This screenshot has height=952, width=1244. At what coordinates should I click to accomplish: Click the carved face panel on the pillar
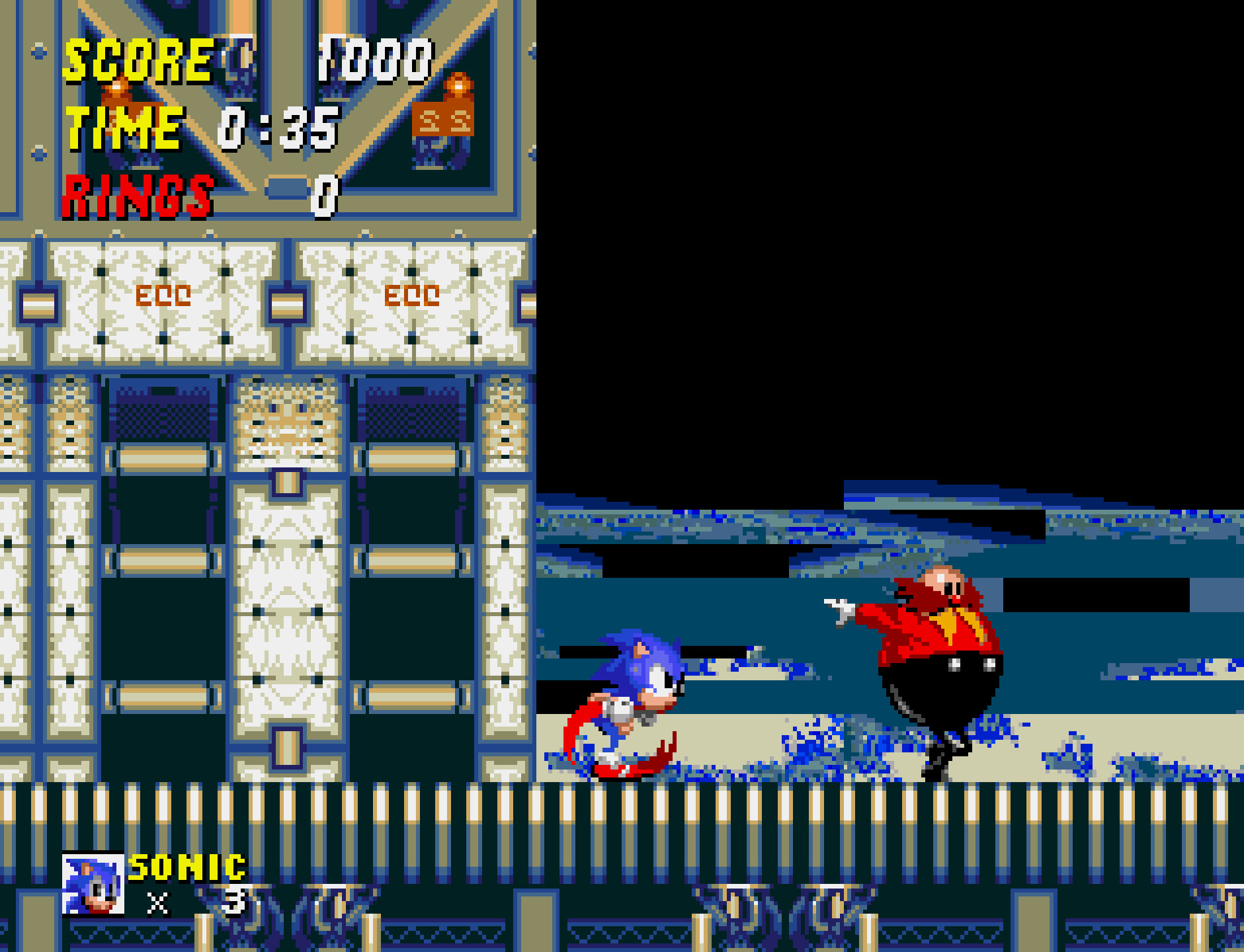(x=284, y=423)
